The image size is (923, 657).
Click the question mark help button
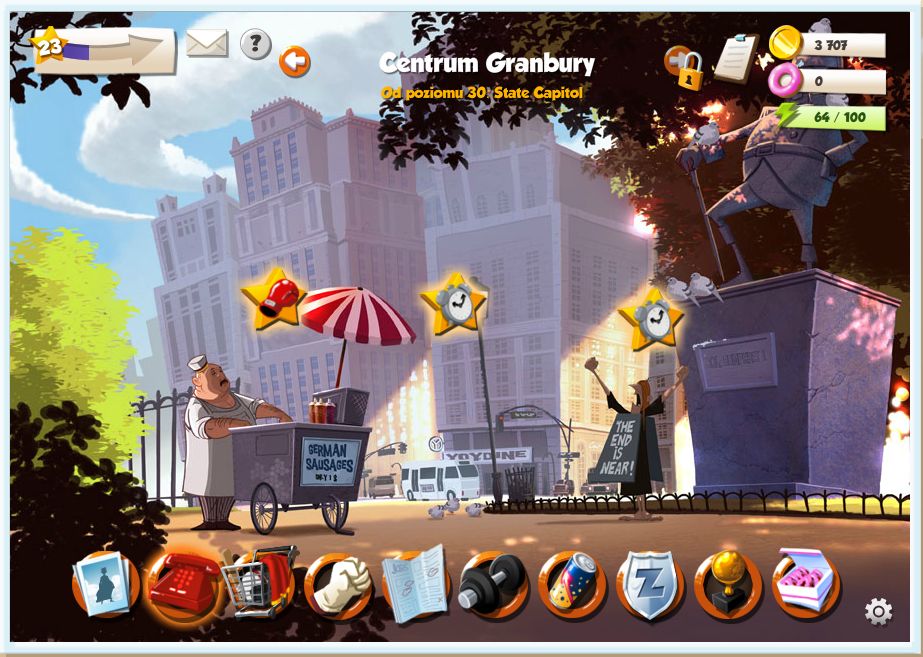click(256, 44)
